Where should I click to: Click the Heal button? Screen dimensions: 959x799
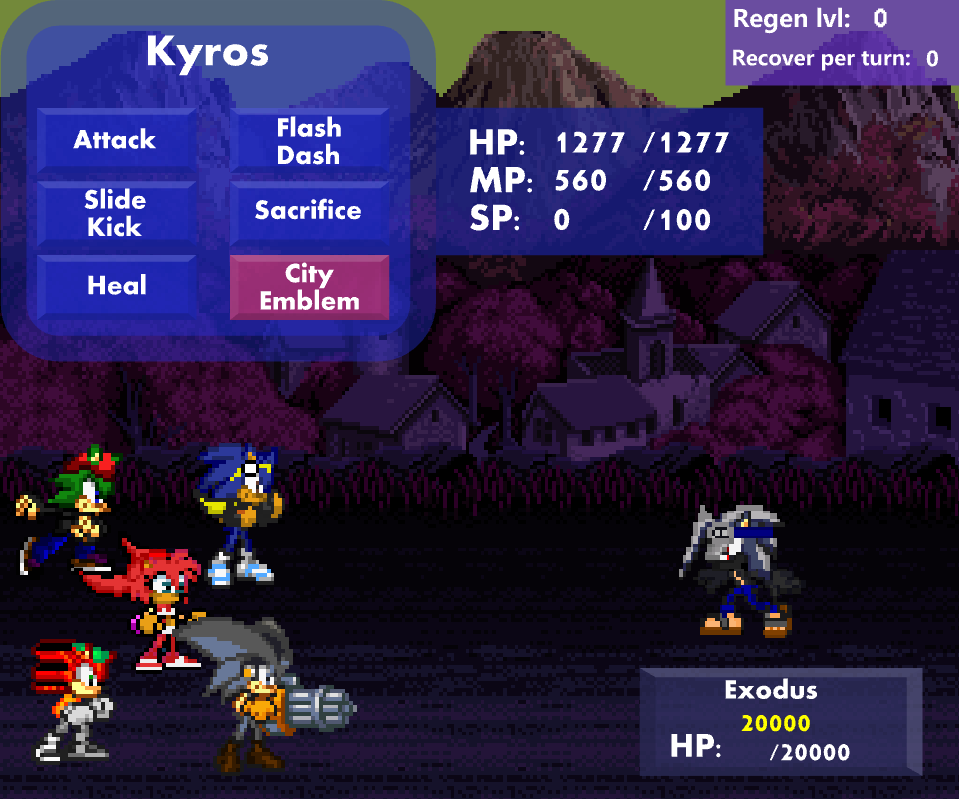116,286
